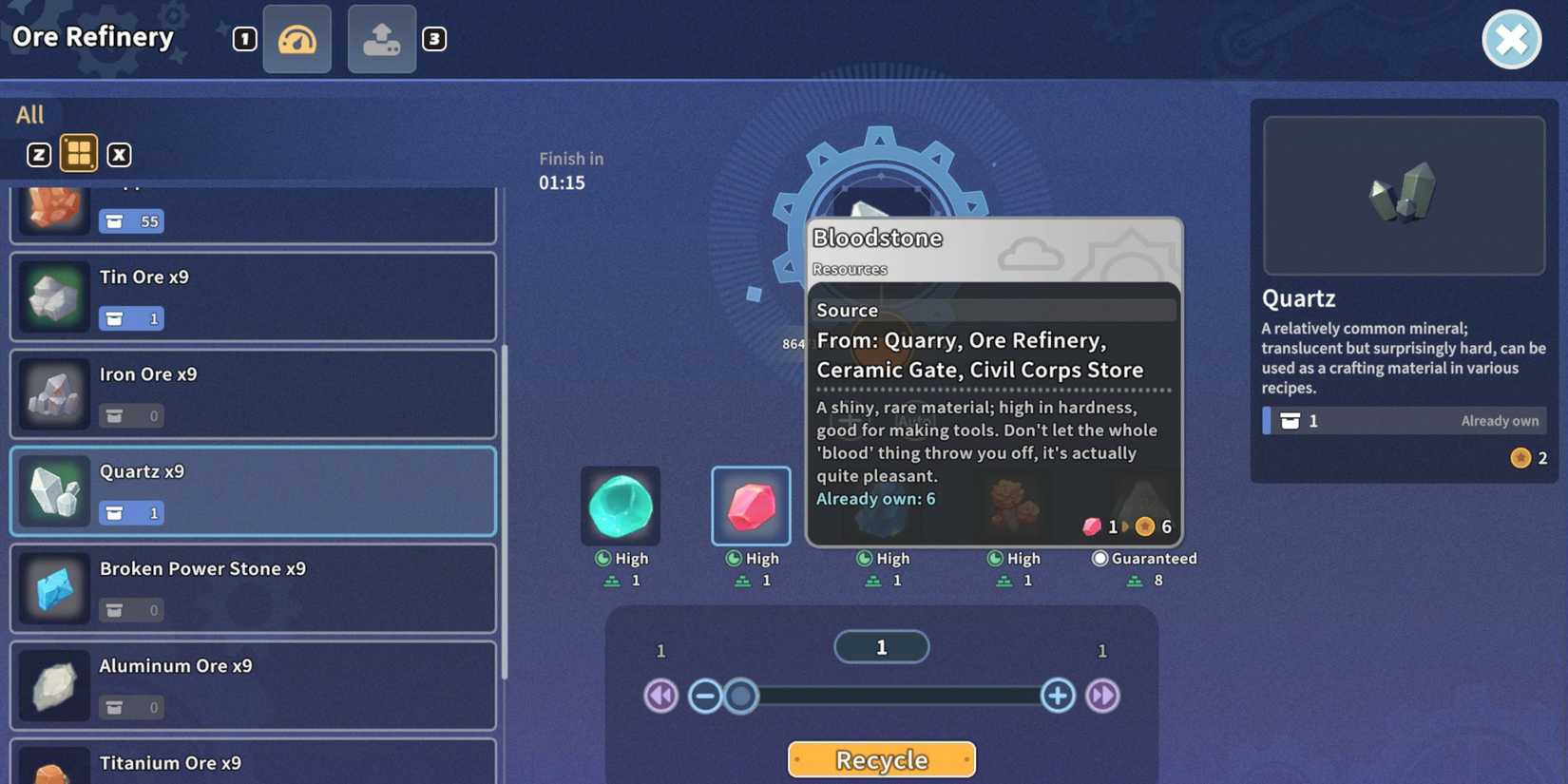Jump to minimum quantity with the left double-arrow
The width and height of the screenshot is (1568, 784).
pos(660,696)
